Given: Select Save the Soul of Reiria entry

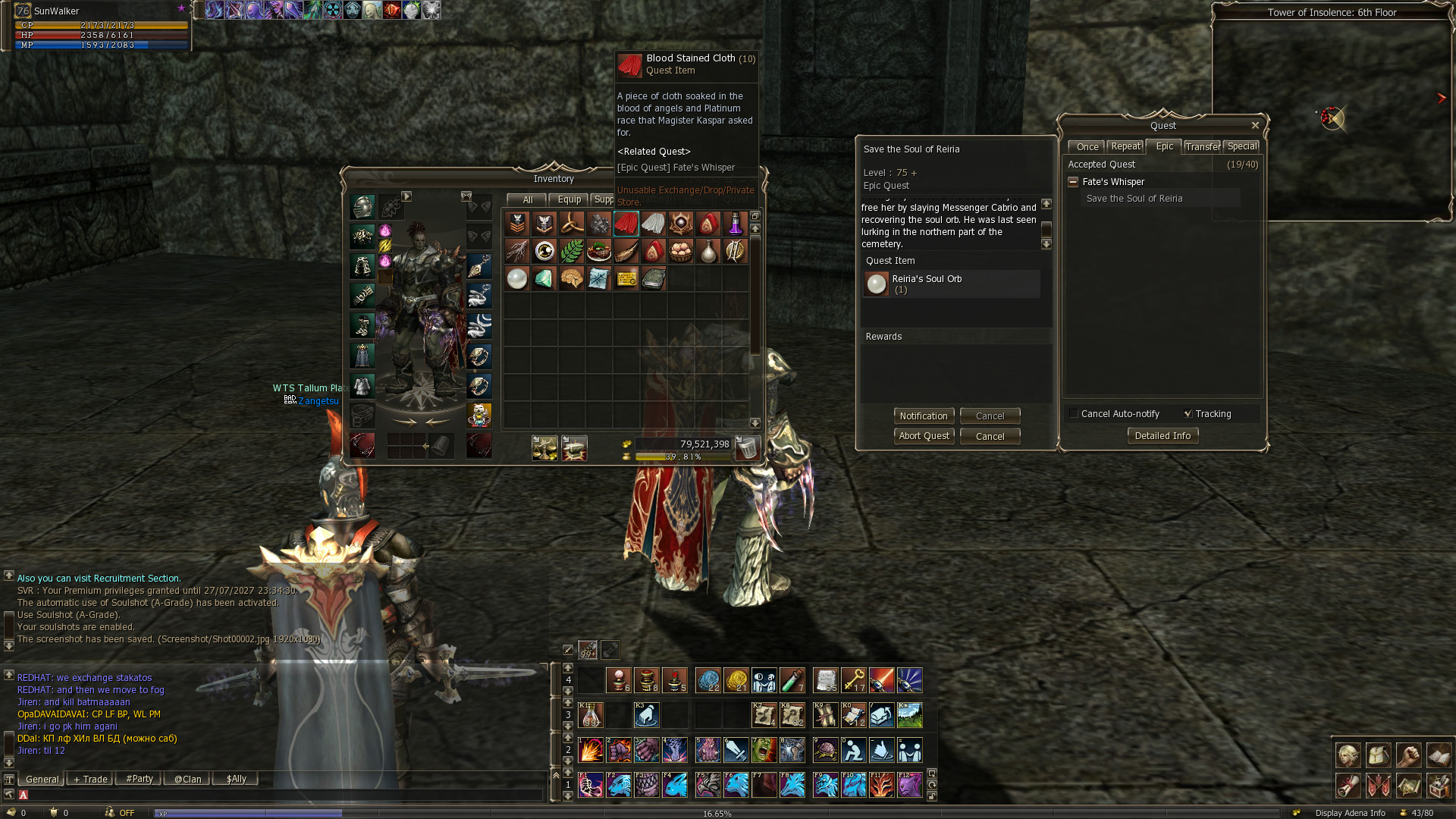Looking at the screenshot, I should [1134, 199].
